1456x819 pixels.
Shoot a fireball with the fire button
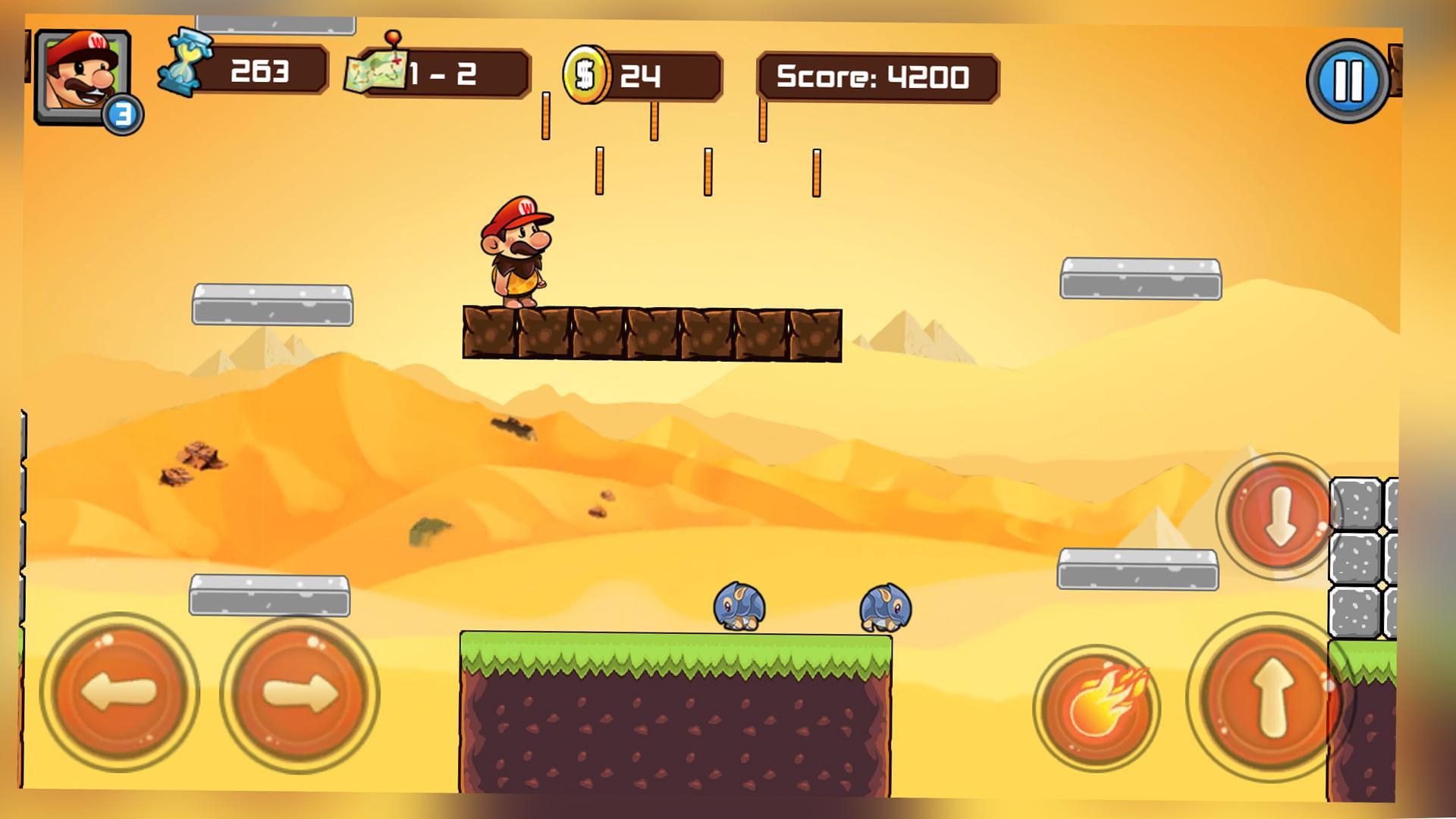pos(1097,707)
